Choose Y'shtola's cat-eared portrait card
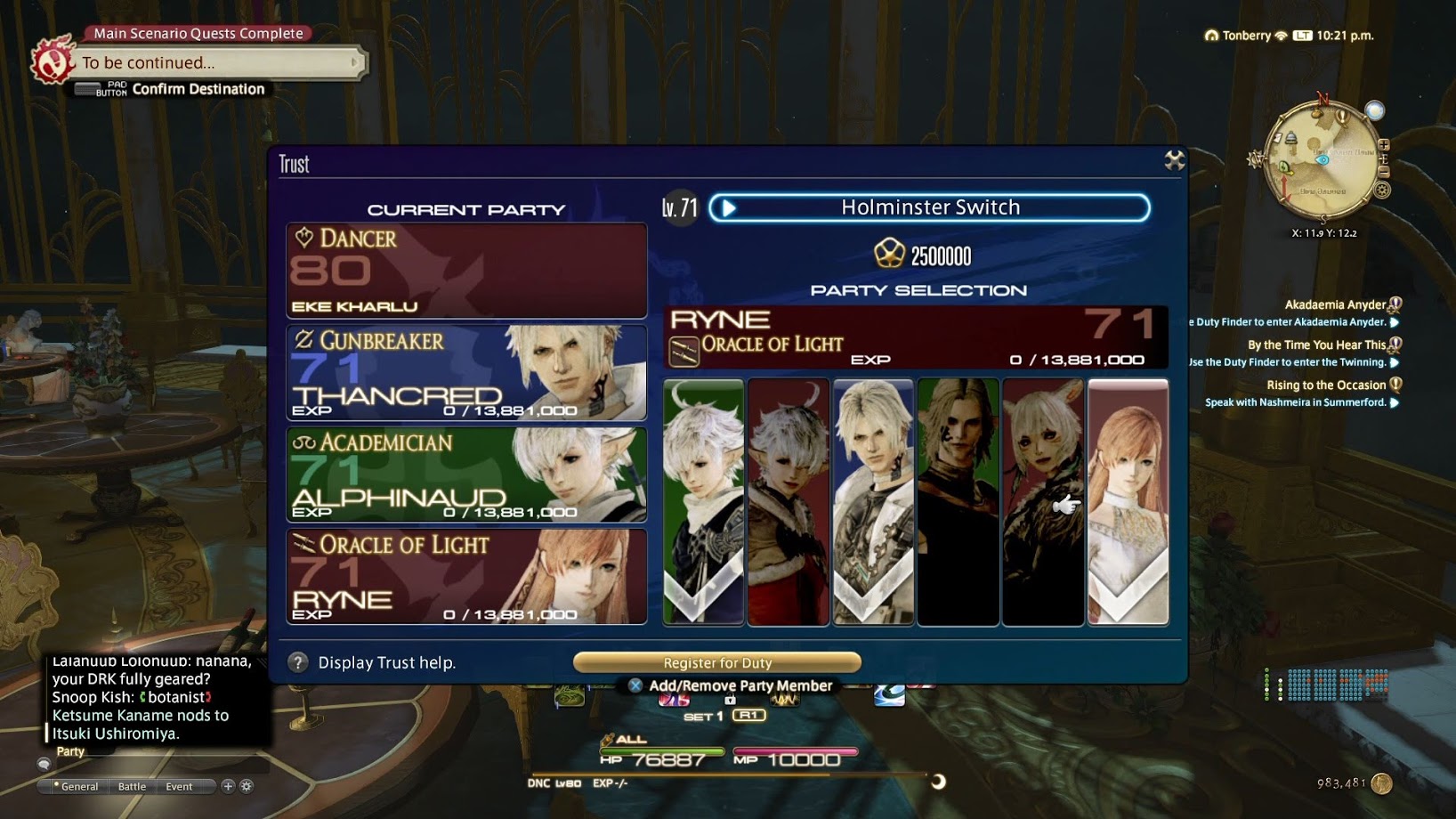Screen dimensions: 1456x819 coord(1043,501)
